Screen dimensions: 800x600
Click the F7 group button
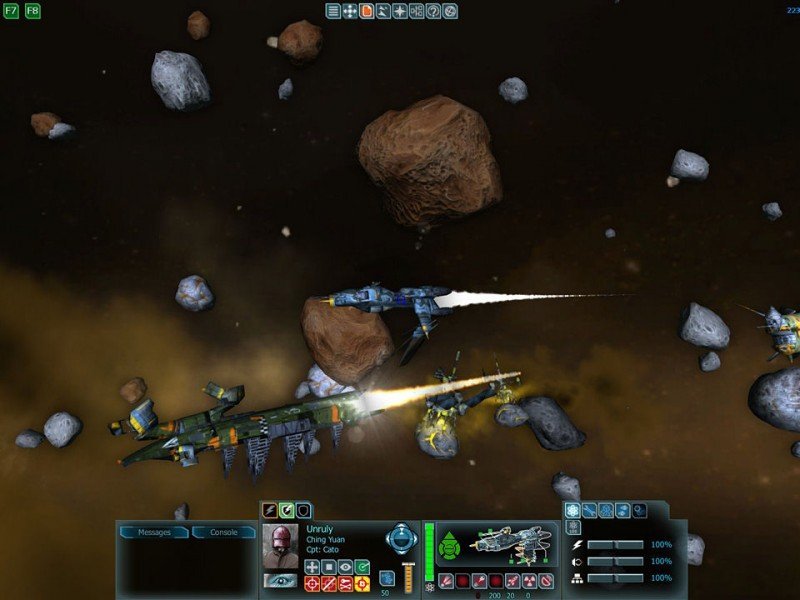tap(11, 11)
